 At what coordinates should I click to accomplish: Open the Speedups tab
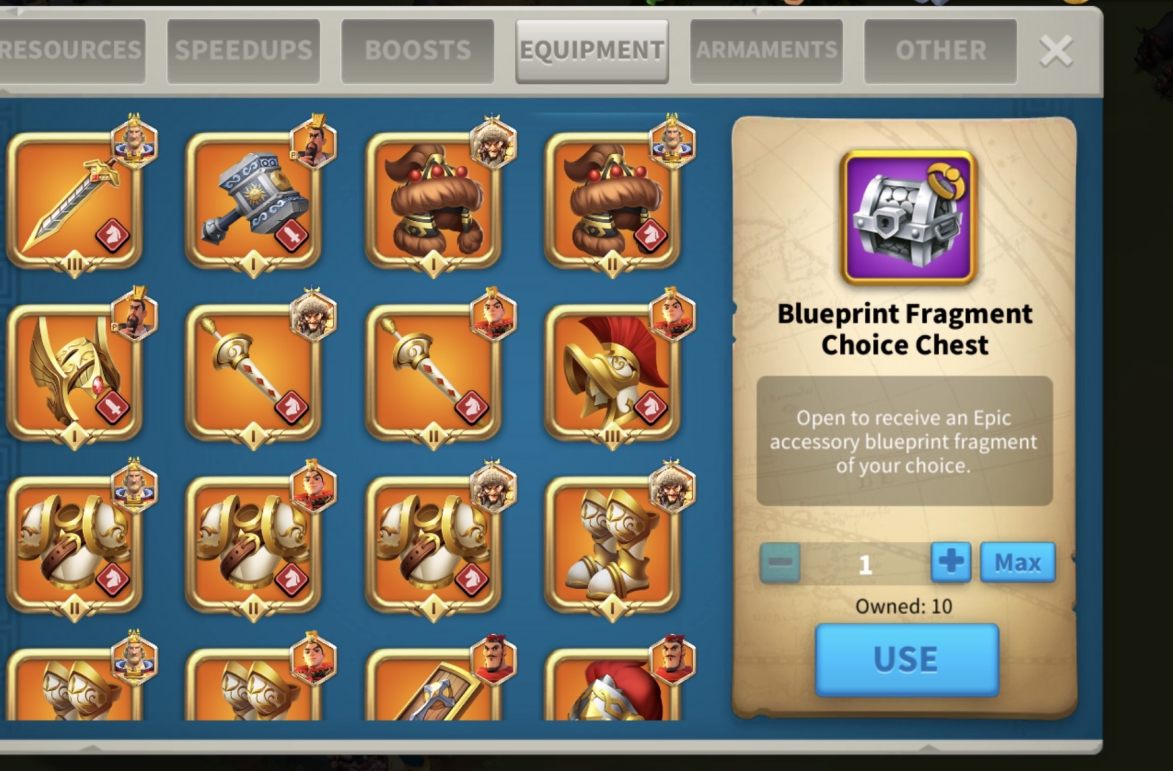pos(244,50)
